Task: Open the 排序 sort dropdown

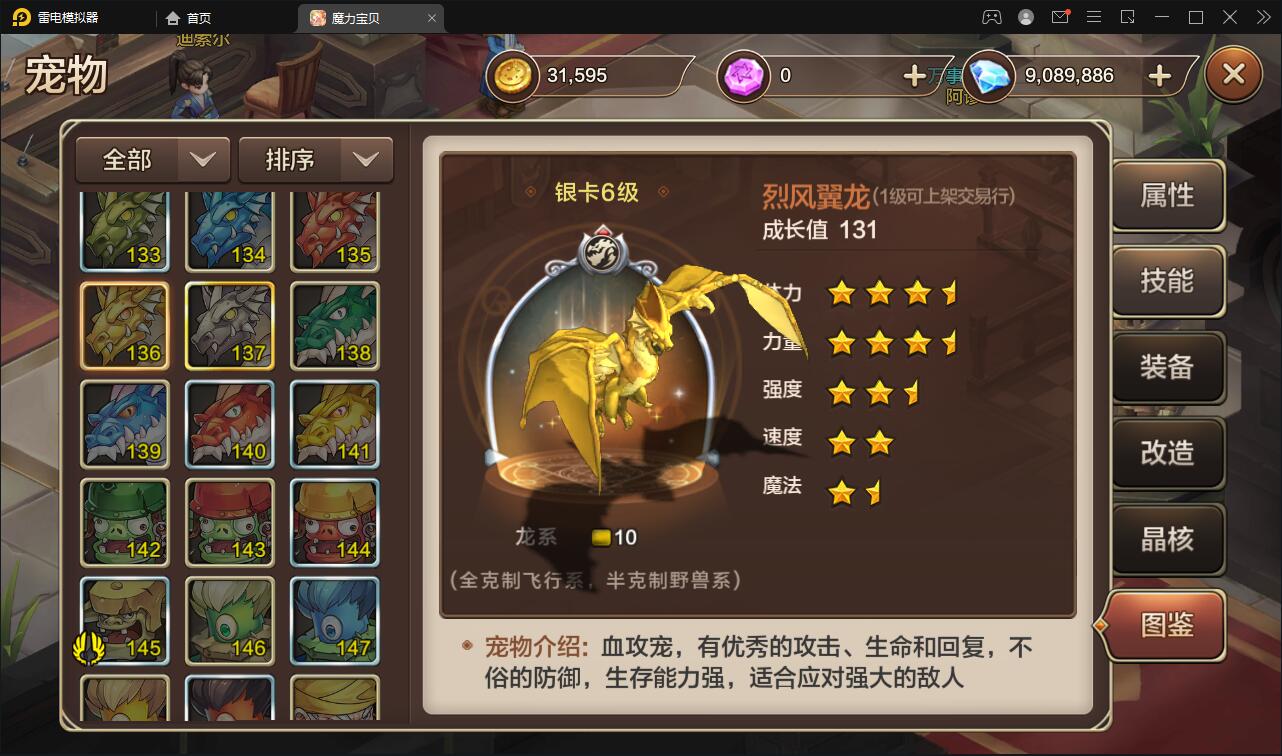Action: click(316, 159)
